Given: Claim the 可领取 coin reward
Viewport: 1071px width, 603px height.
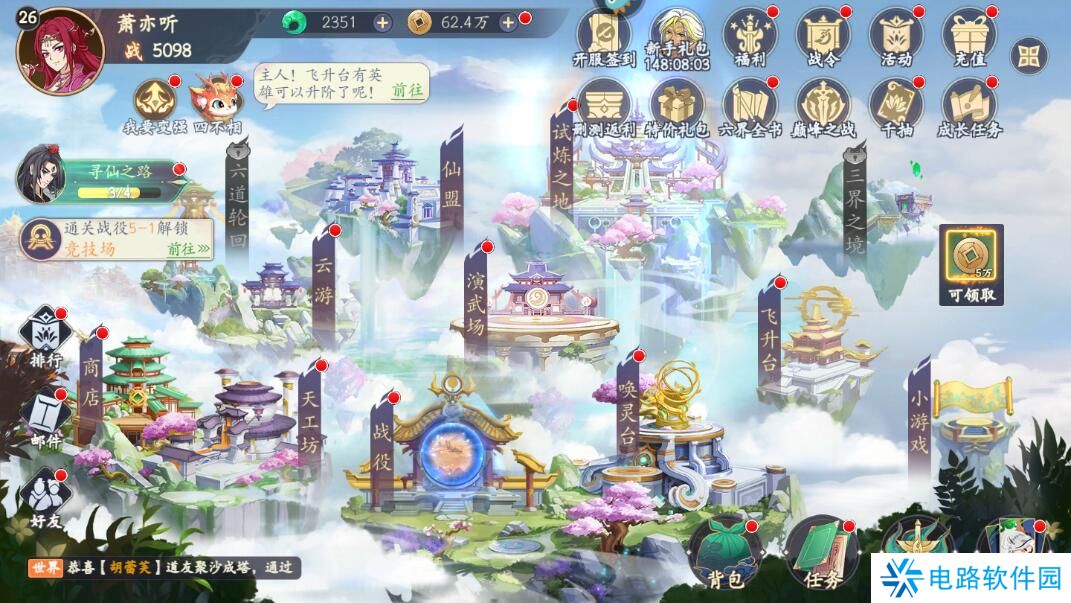Looking at the screenshot, I should 971,264.
